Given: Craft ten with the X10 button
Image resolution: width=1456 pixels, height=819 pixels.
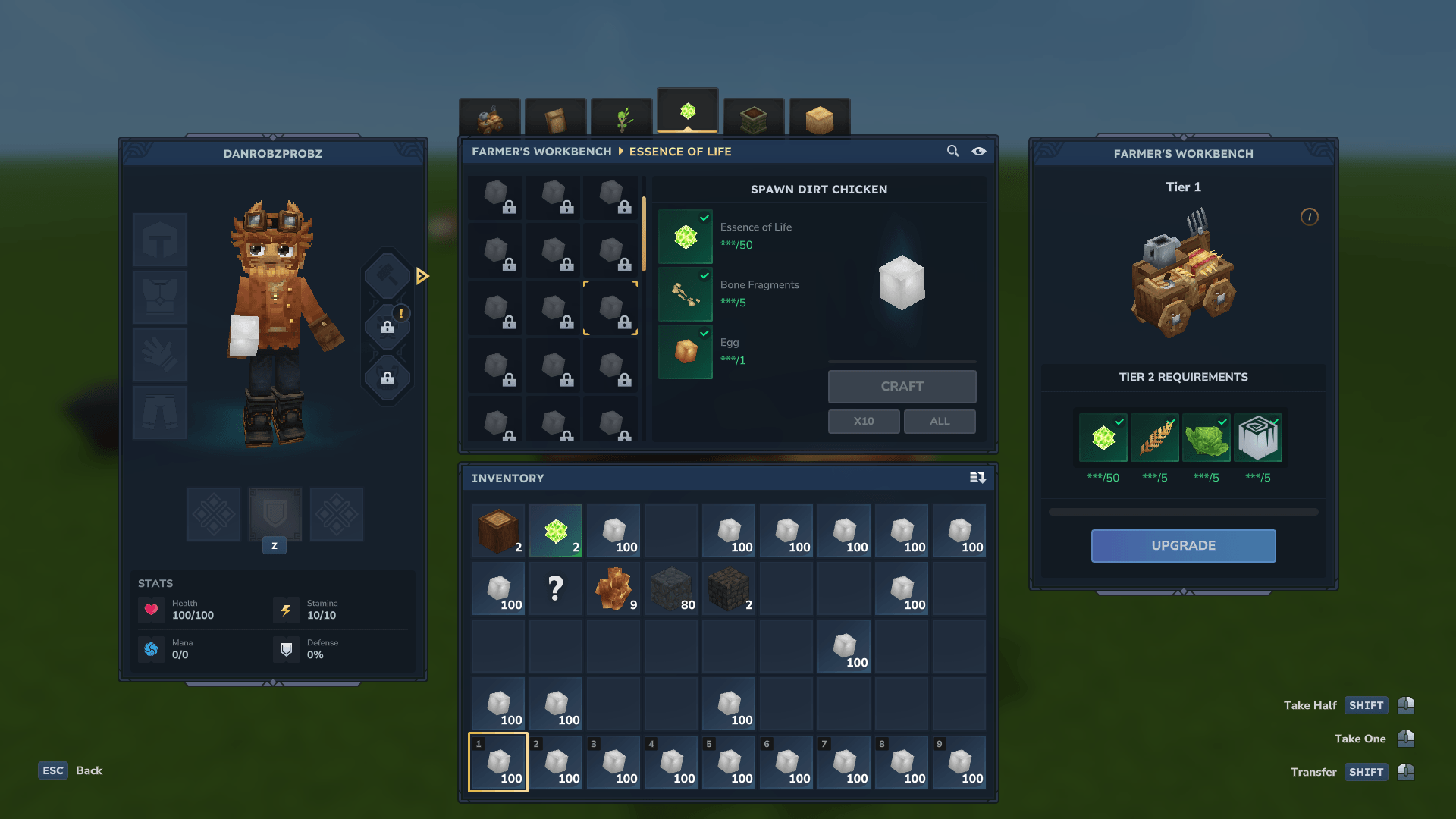Looking at the screenshot, I should click(864, 422).
